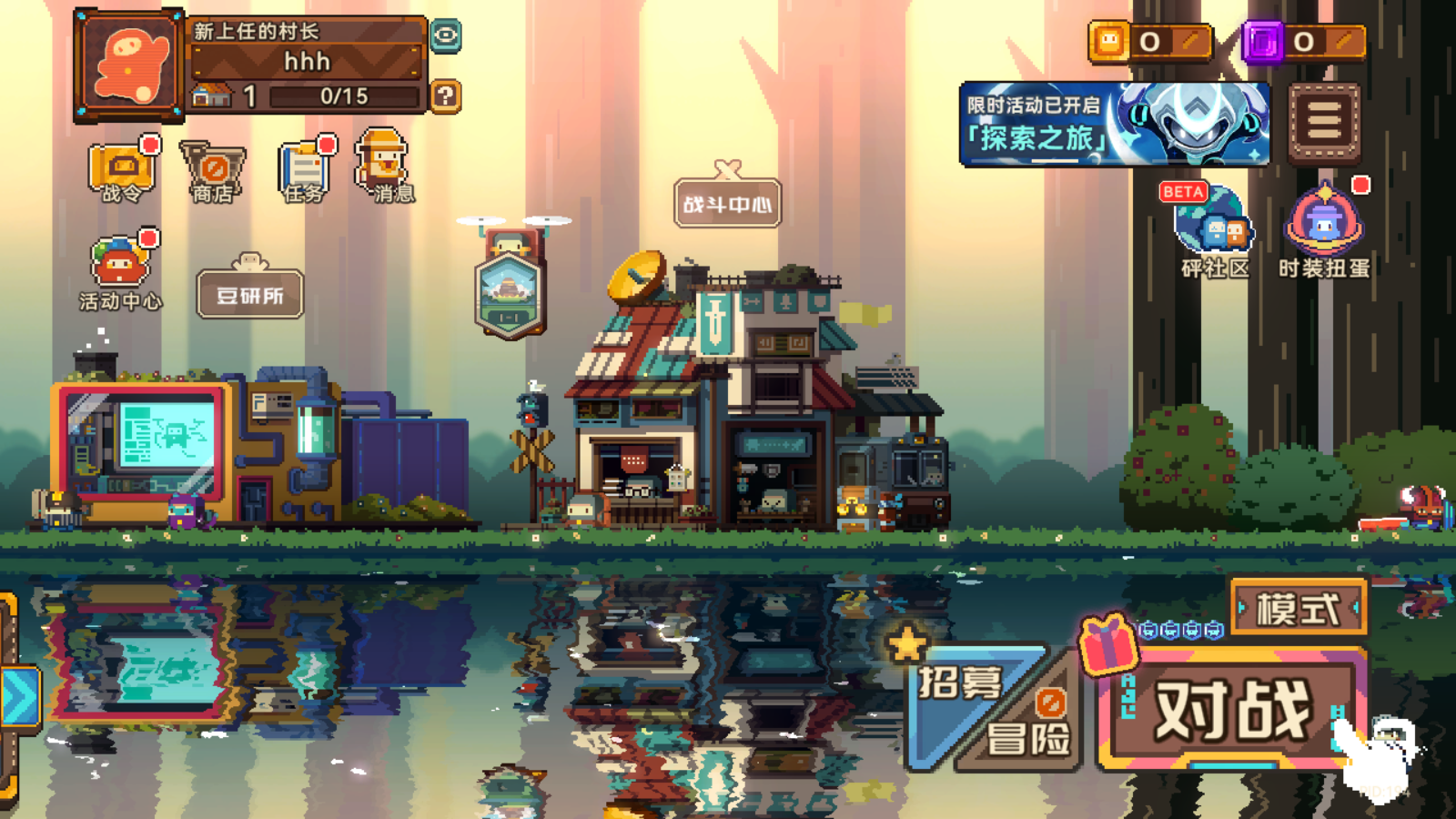
Task: Open the hamburger menu button
Action: tap(1324, 124)
